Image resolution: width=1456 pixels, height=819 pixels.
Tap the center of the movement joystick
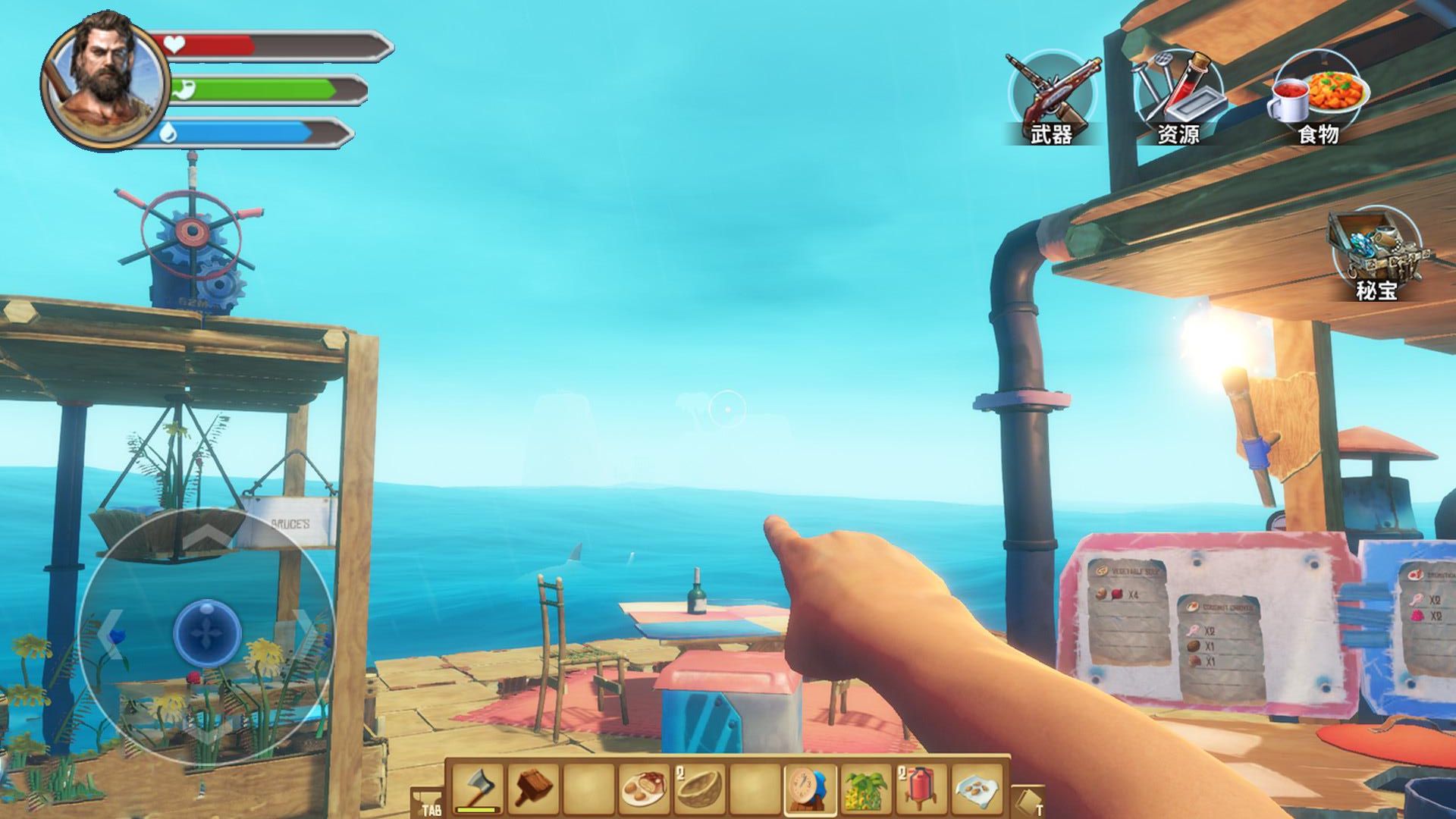click(x=207, y=629)
